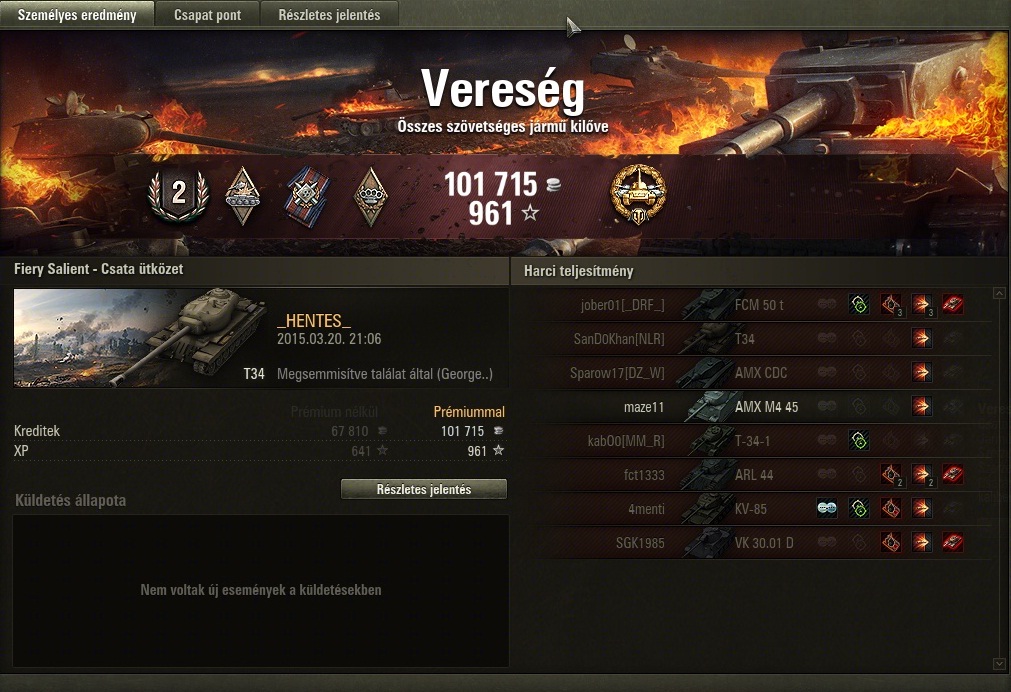
Task: Select the T34 tank thumbnail for _HENTES_
Action: [x=140, y=337]
